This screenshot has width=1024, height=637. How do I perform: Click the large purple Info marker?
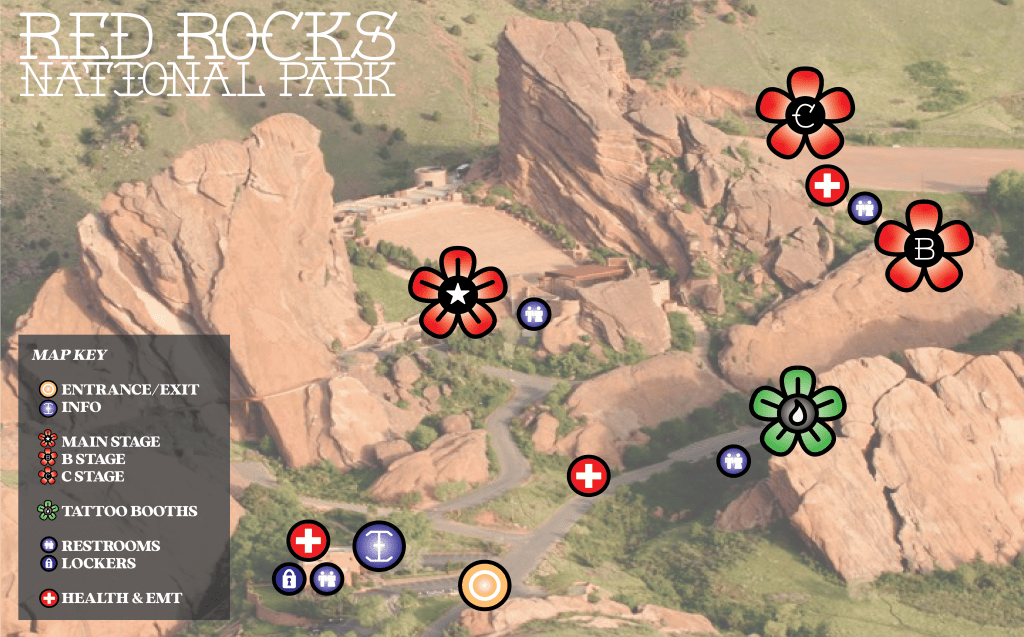tap(379, 546)
